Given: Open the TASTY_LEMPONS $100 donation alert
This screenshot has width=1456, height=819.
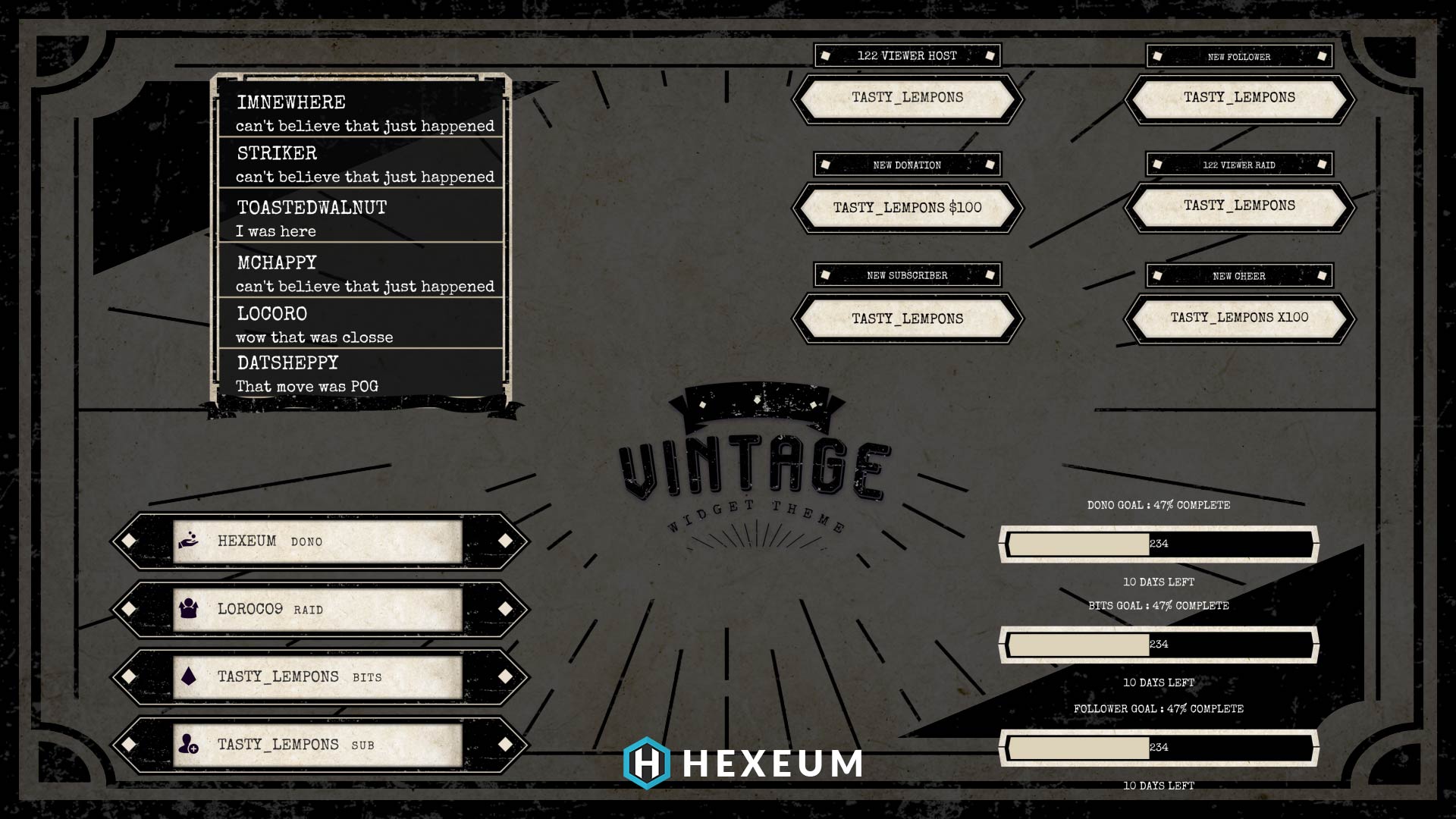Looking at the screenshot, I should click(x=907, y=208).
